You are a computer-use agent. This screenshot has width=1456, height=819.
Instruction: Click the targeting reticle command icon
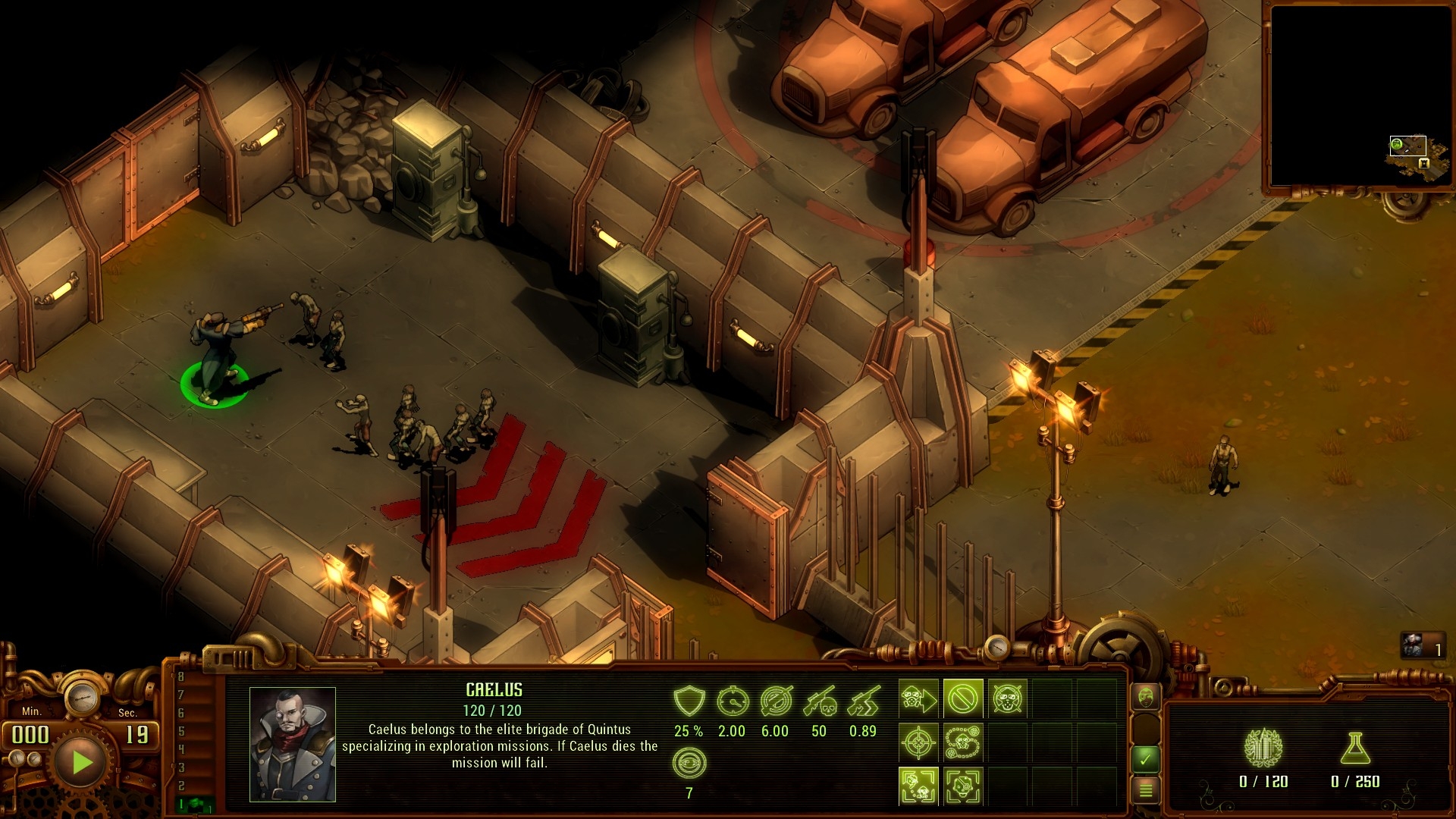point(919,743)
